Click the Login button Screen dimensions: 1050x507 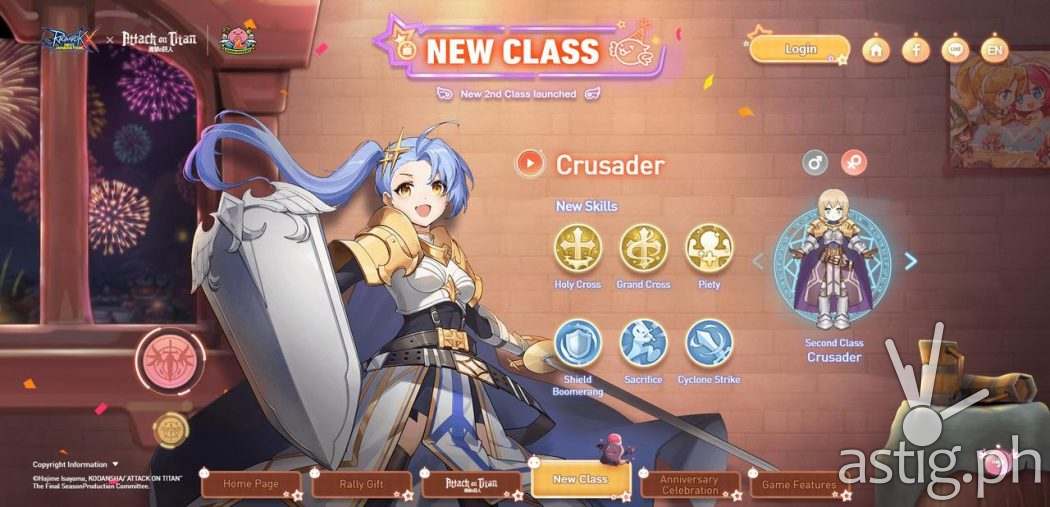click(800, 49)
